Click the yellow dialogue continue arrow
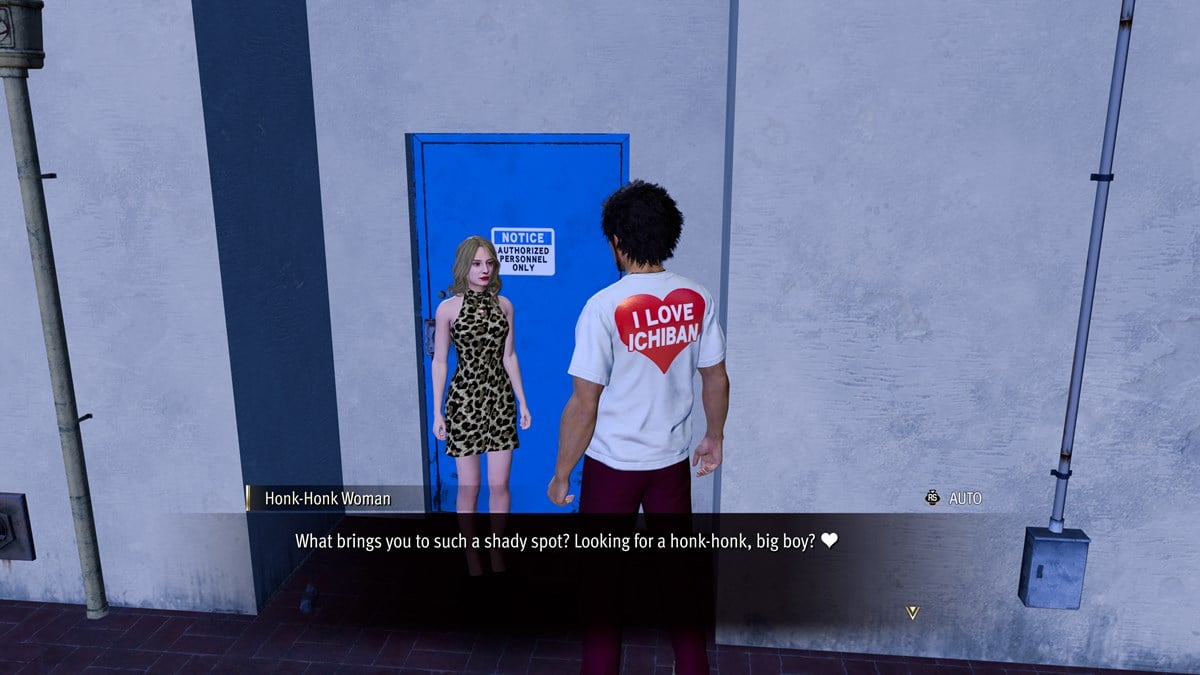Screen dimensions: 1200x675 911,612
